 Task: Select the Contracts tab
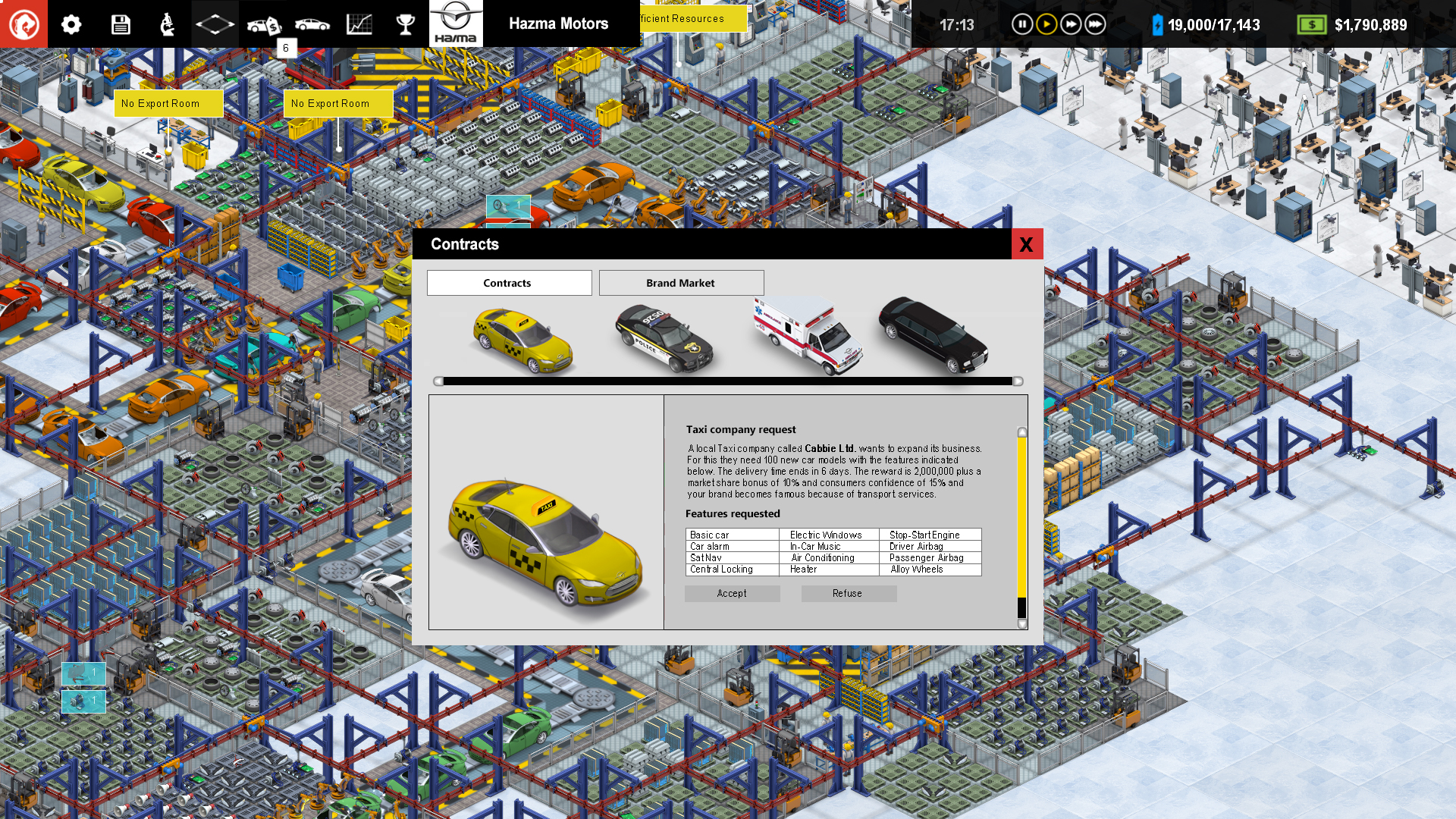pos(508,282)
